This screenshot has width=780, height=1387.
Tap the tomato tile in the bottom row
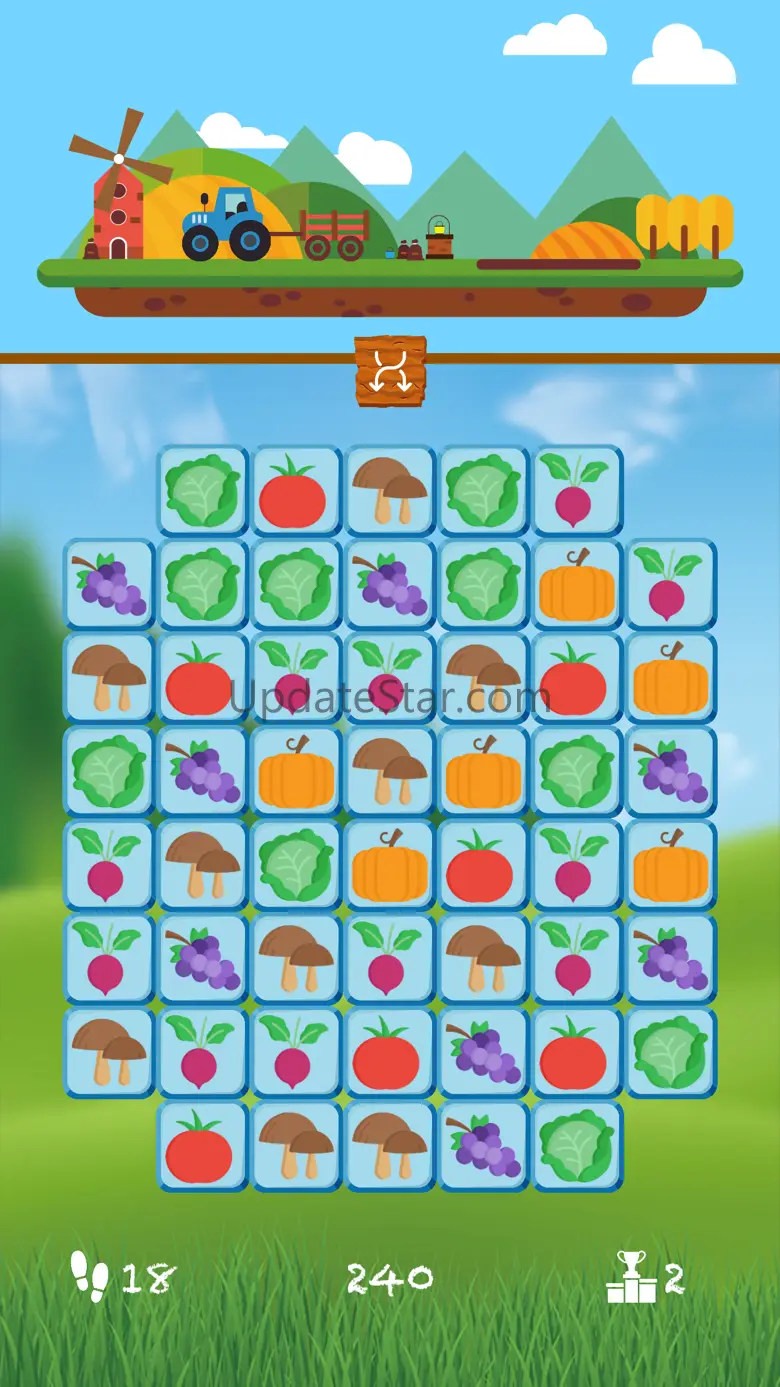click(202, 1147)
